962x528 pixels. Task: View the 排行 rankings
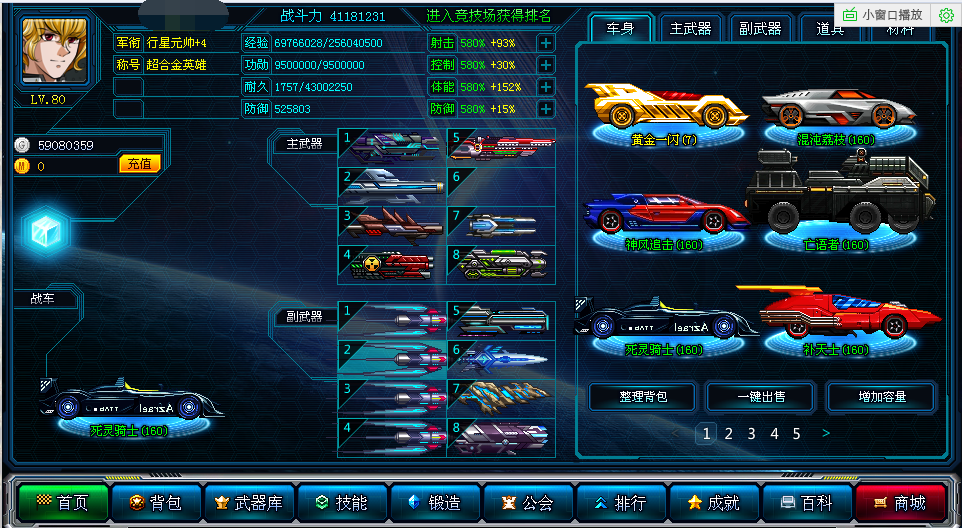pos(620,503)
